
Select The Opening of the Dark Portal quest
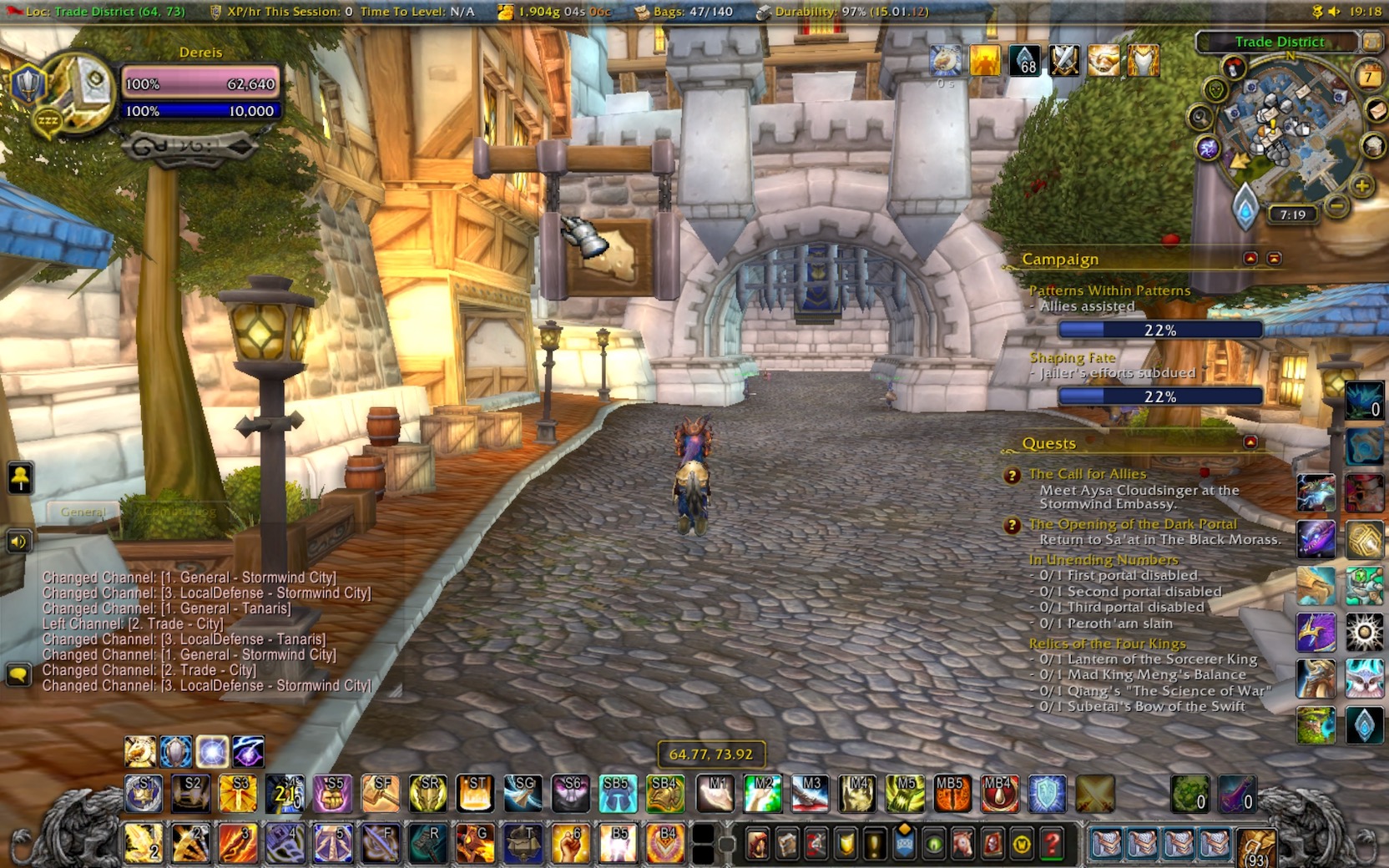(1132, 524)
